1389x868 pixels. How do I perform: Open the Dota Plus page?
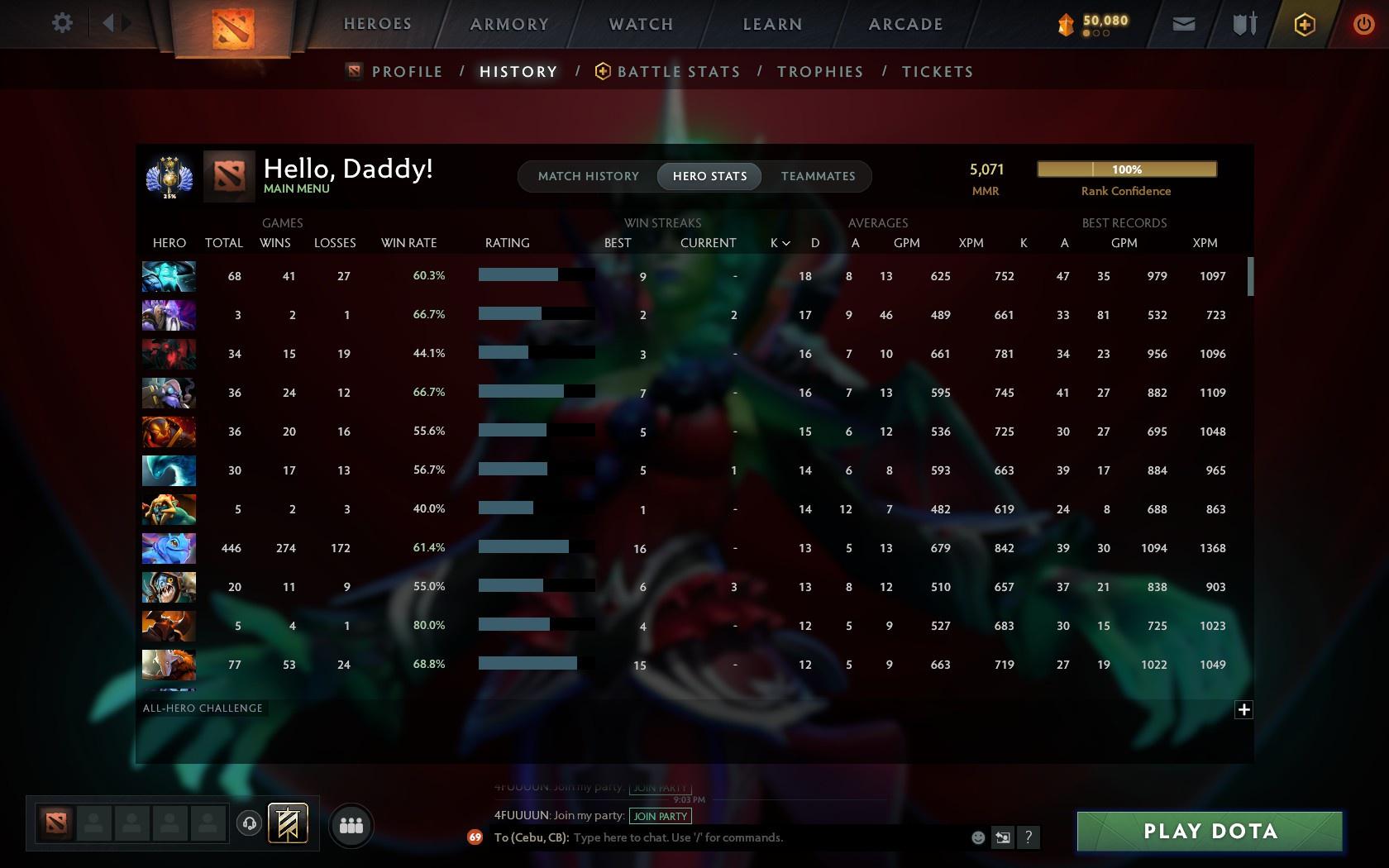pyautogui.click(x=1304, y=23)
